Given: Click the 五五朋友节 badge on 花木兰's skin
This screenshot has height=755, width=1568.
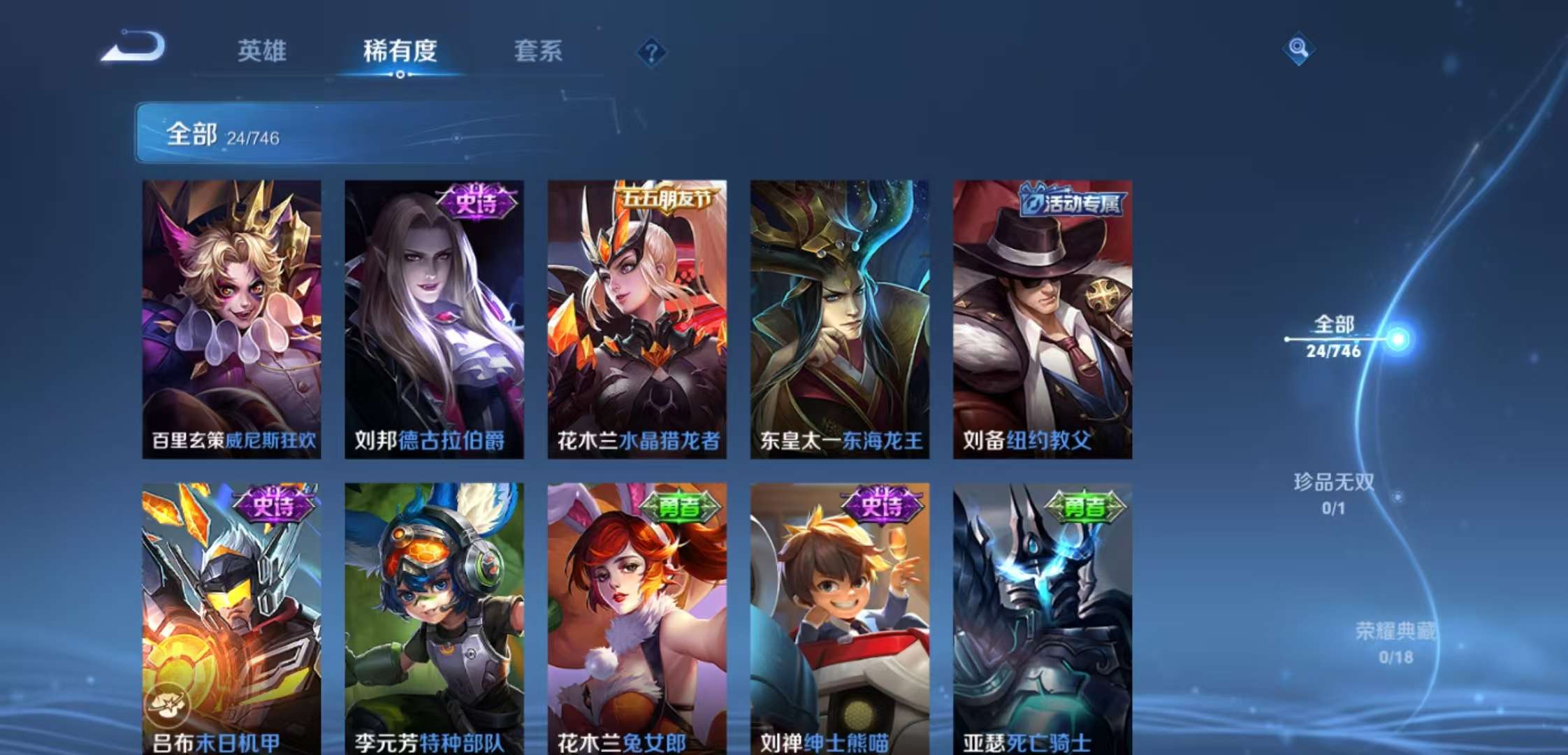Looking at the screenshot, I should [667, 199].
